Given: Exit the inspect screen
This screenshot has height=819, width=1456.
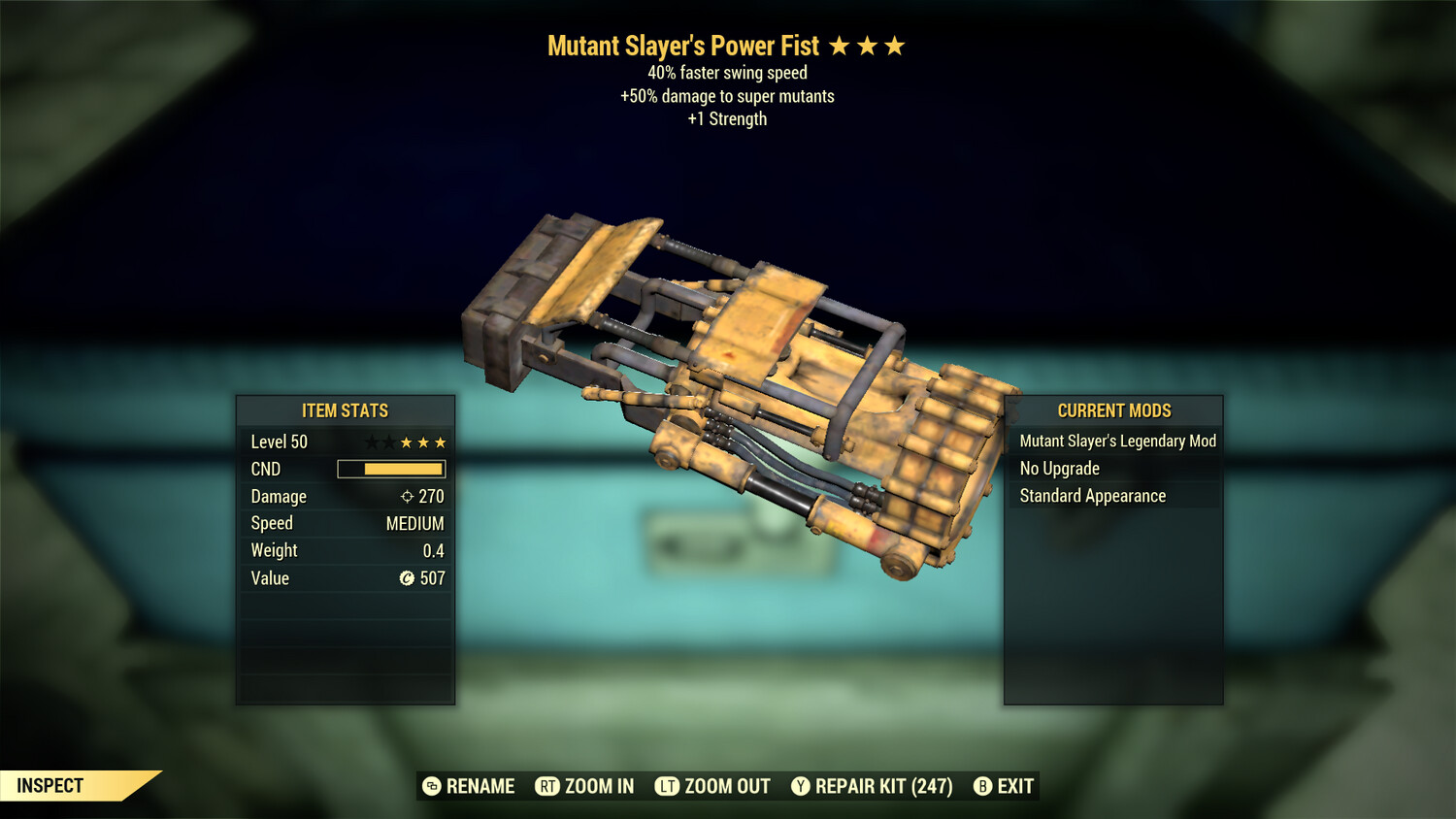Looking at the screenshot, I should point(1005,786).
